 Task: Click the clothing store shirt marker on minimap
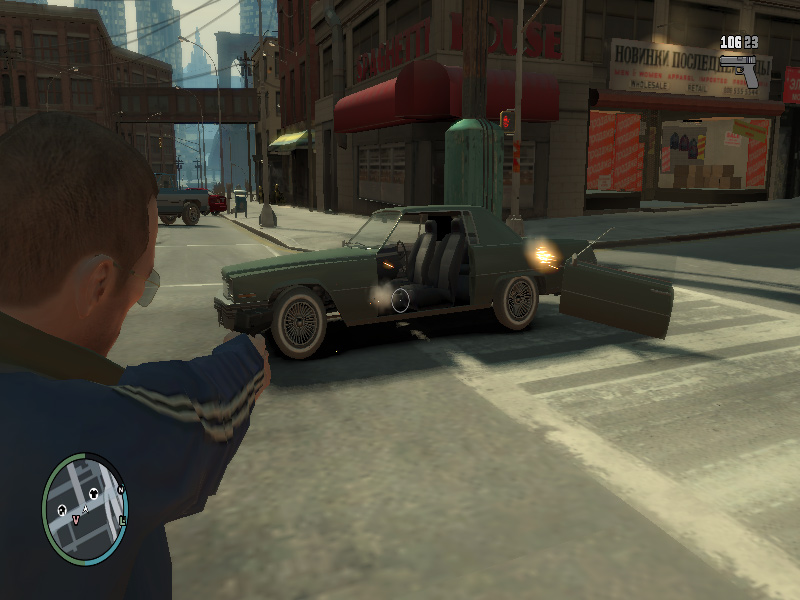click(x=94, y=493)
